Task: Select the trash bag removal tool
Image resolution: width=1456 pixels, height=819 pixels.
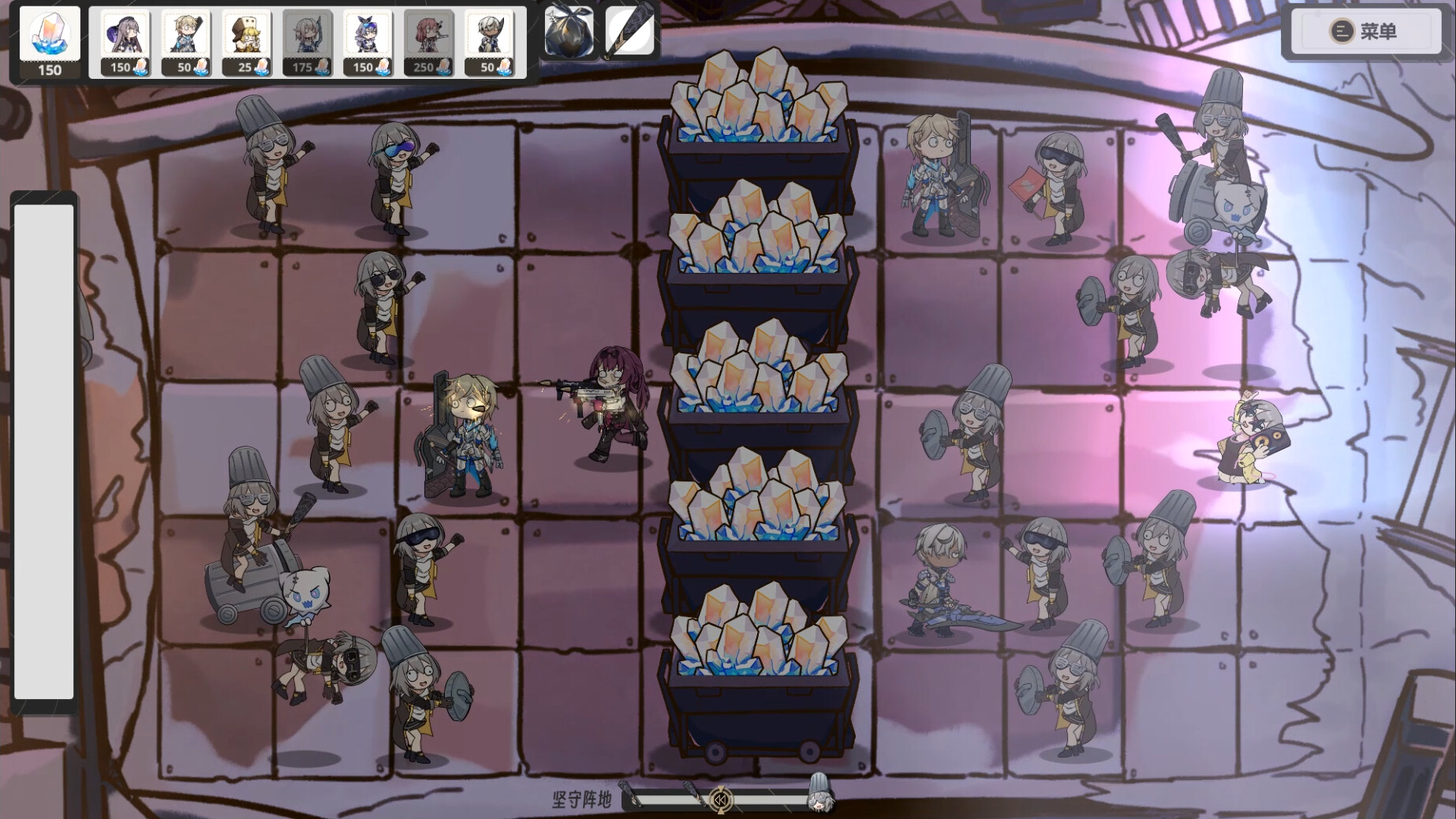Action: 568,33
